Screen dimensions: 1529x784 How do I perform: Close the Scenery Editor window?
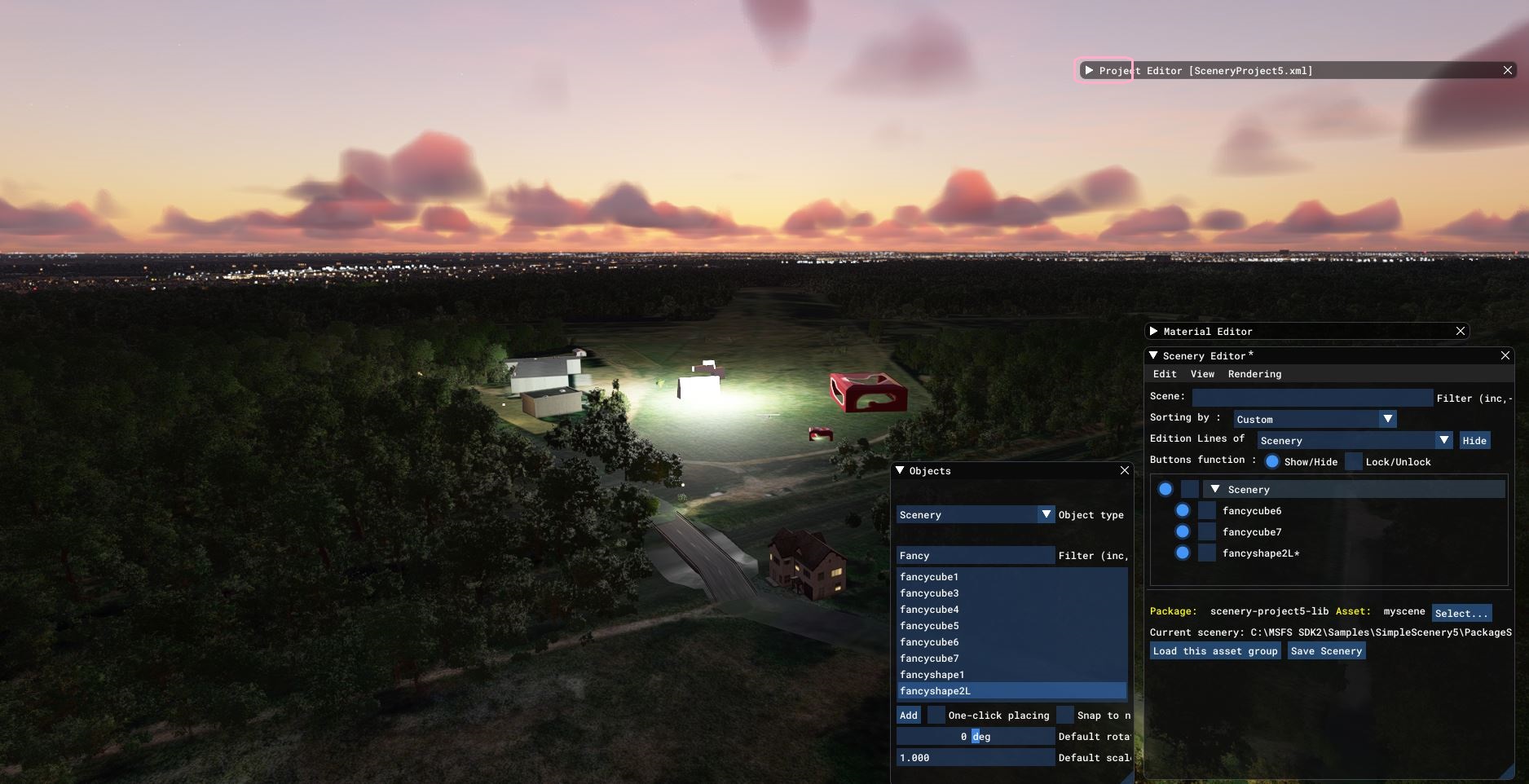[x=1505, y=355]
